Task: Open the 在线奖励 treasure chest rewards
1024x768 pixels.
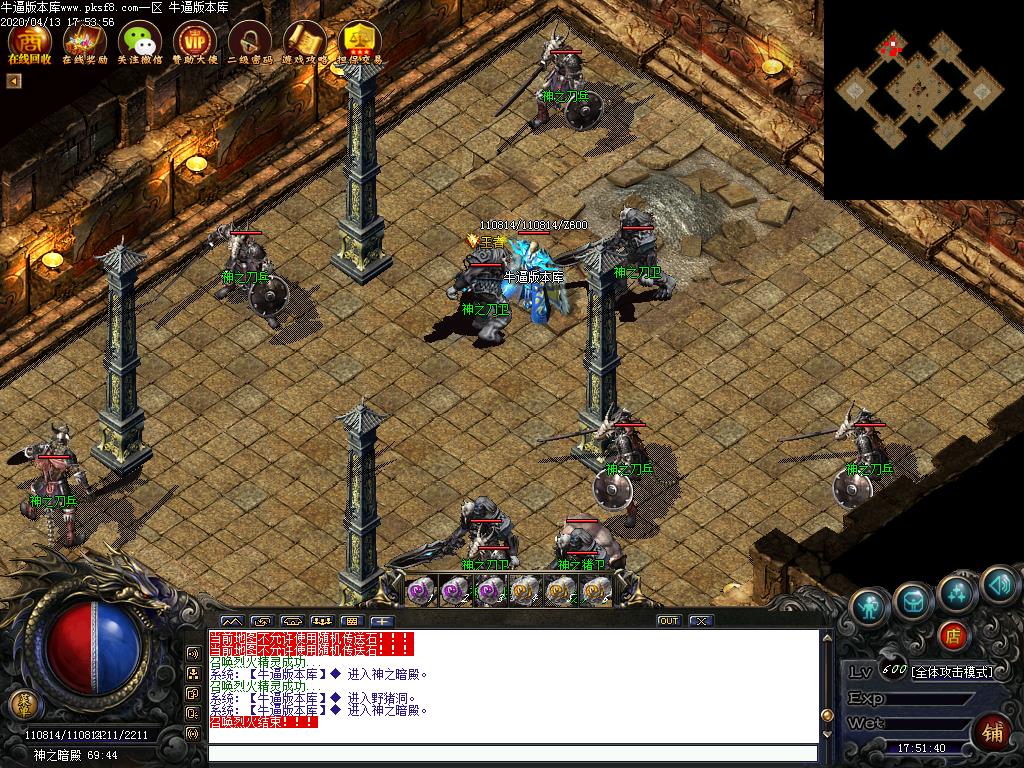Action: (x=84, y=40)
